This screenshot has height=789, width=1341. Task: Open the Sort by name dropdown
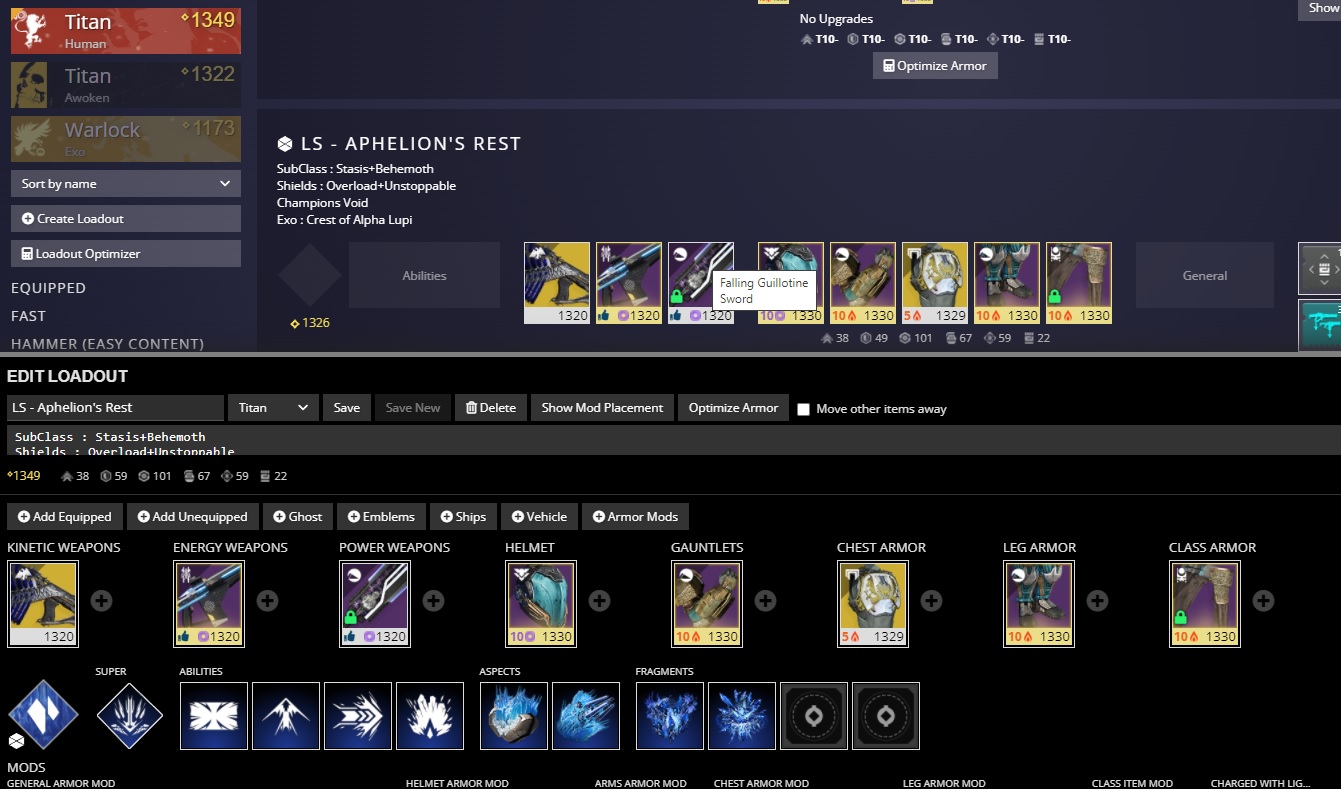(125, 183)
